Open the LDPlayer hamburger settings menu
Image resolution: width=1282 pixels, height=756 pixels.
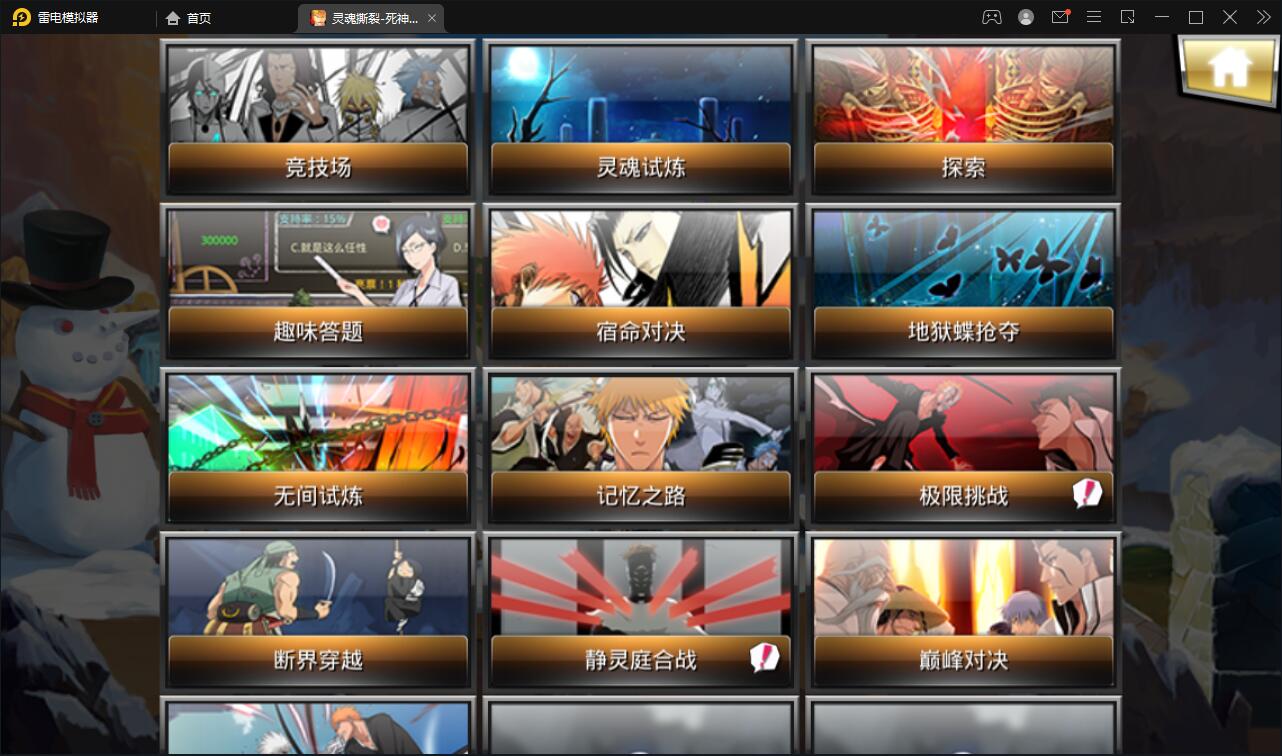[x=1094, y=17]
